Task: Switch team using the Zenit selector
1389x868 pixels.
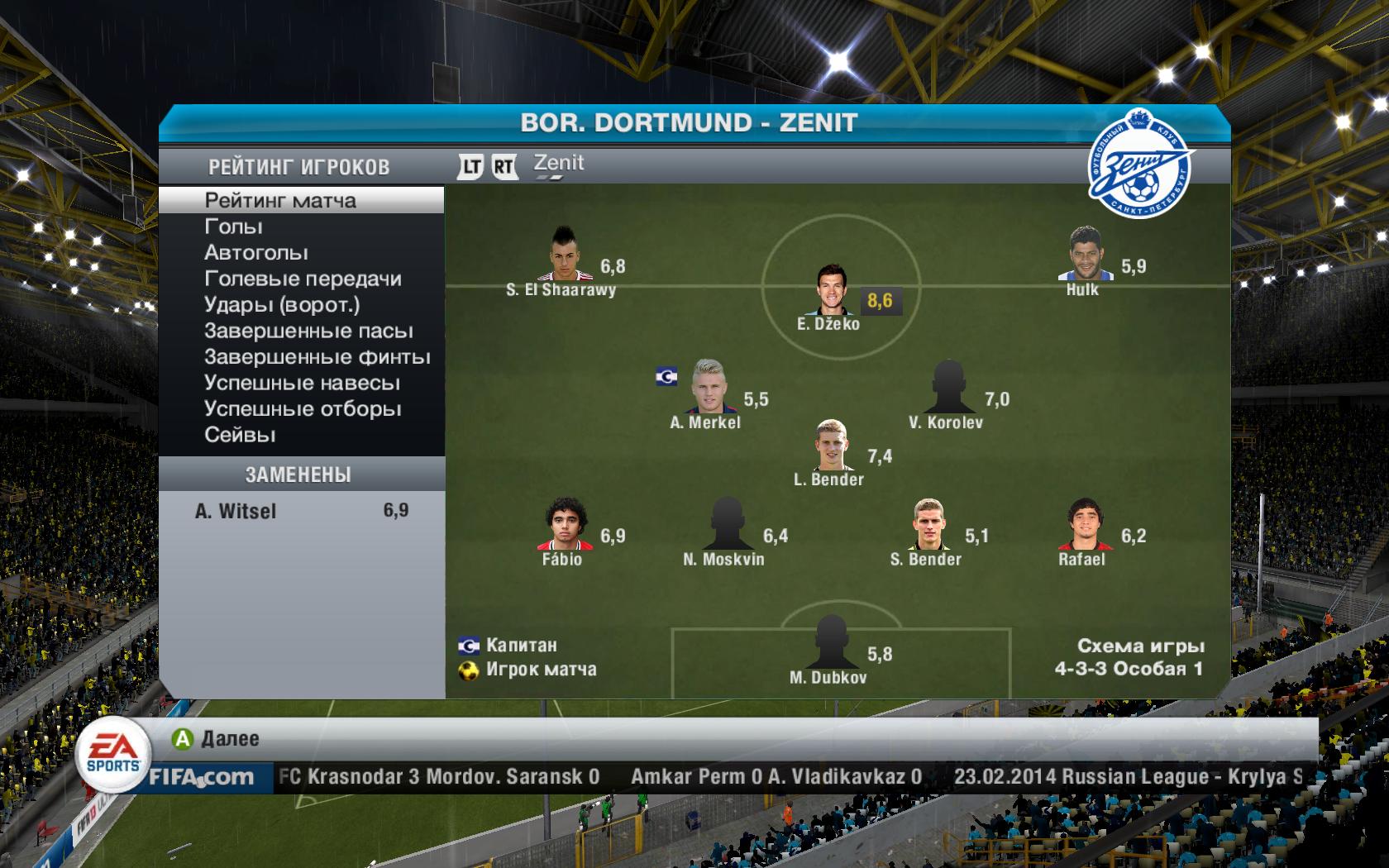Action: [558, 164]
